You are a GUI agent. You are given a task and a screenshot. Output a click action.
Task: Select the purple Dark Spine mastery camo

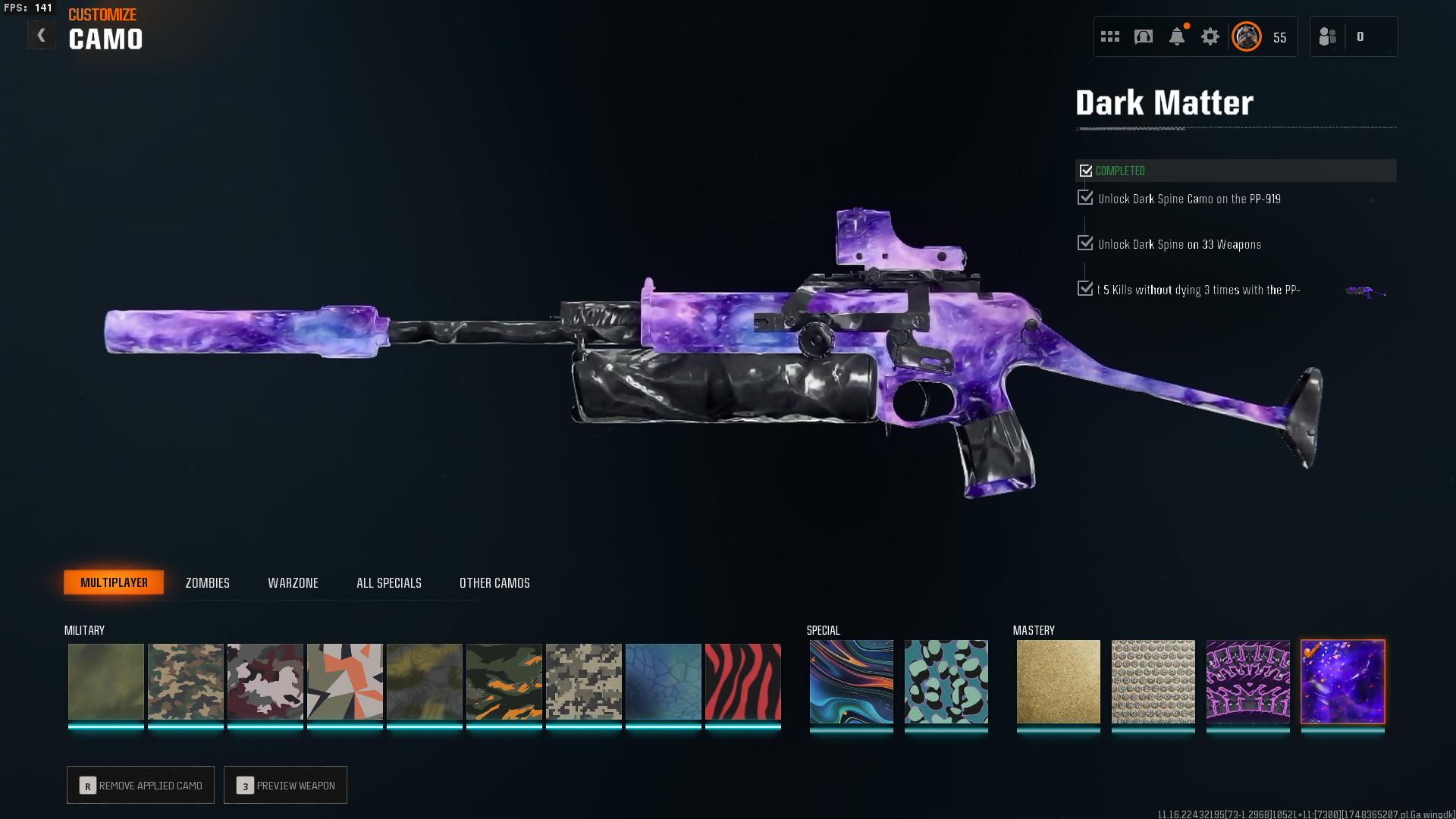pyautogui.click(x=1247, y=681)
